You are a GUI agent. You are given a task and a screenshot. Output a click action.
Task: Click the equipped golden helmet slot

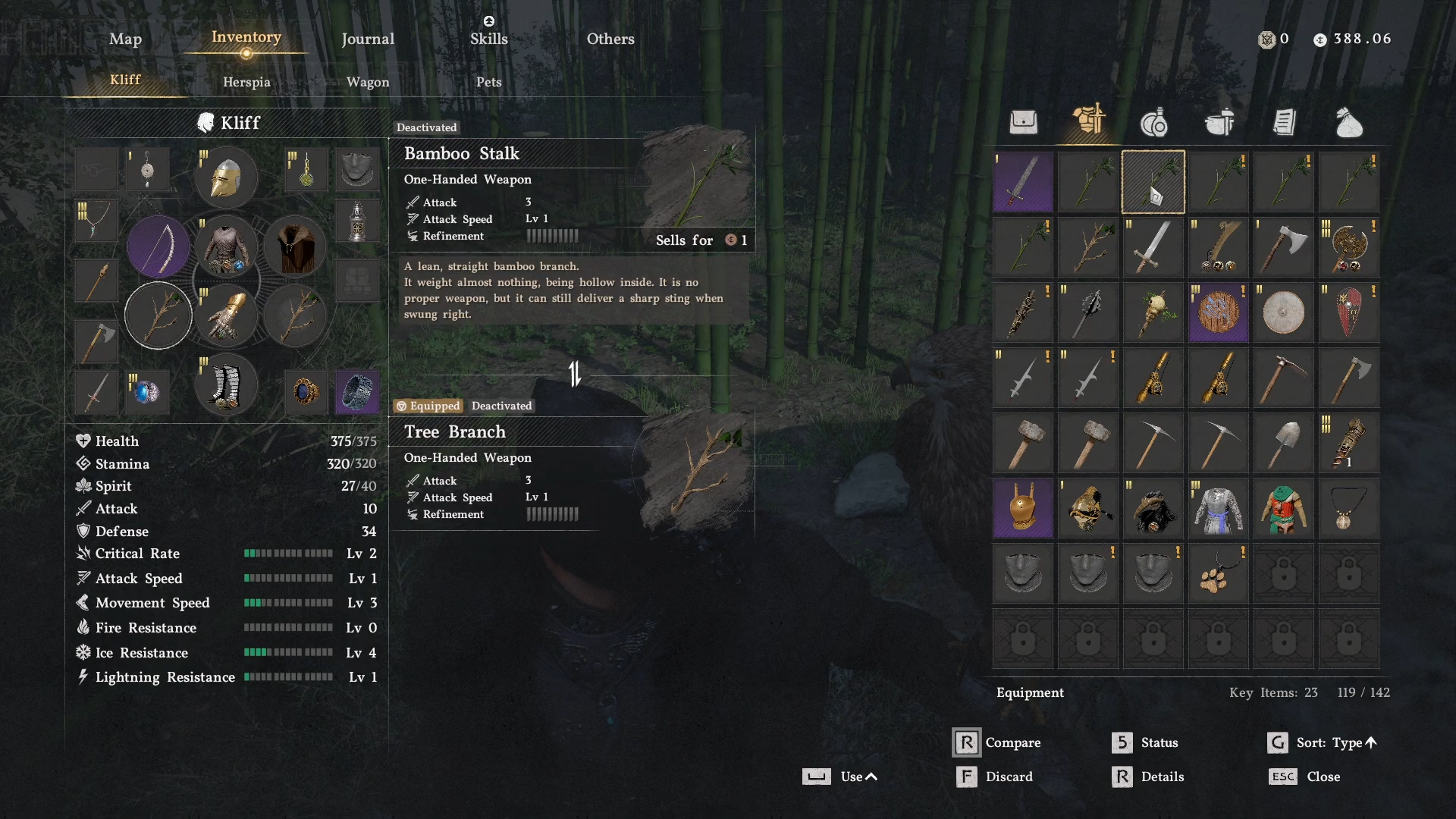226,177
